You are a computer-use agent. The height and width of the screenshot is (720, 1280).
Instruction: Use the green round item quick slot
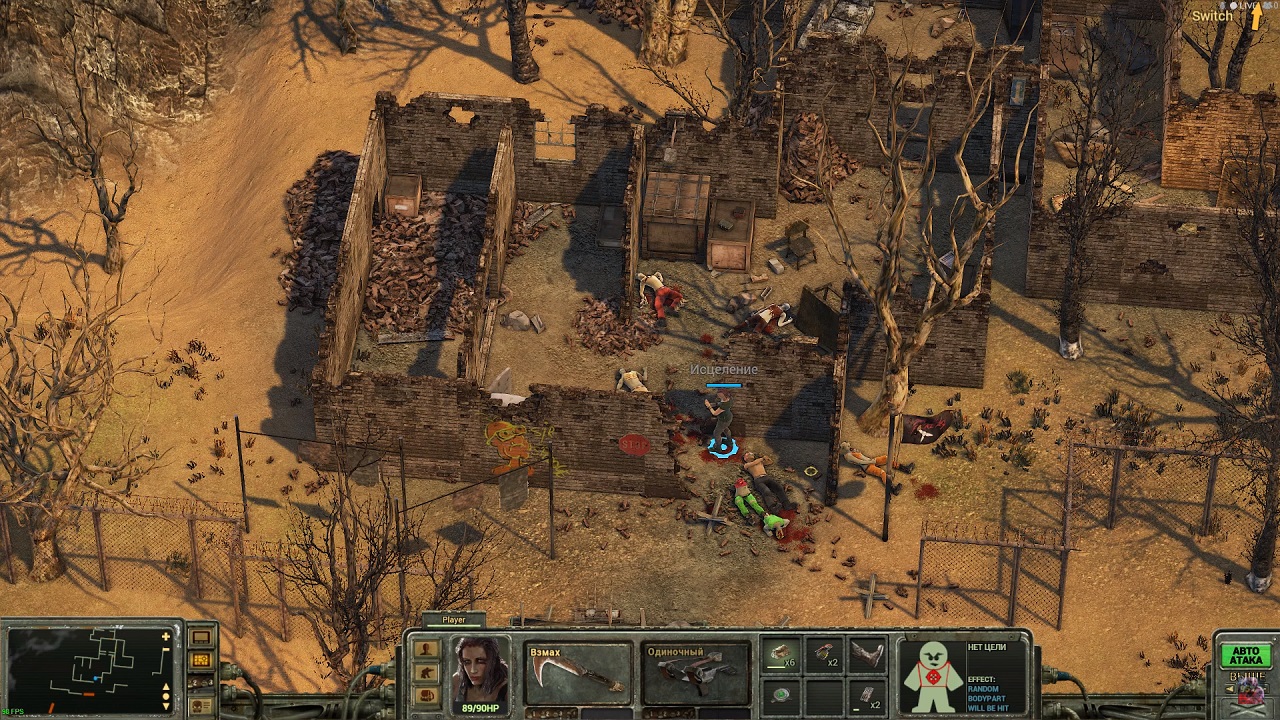coord(780,695)
